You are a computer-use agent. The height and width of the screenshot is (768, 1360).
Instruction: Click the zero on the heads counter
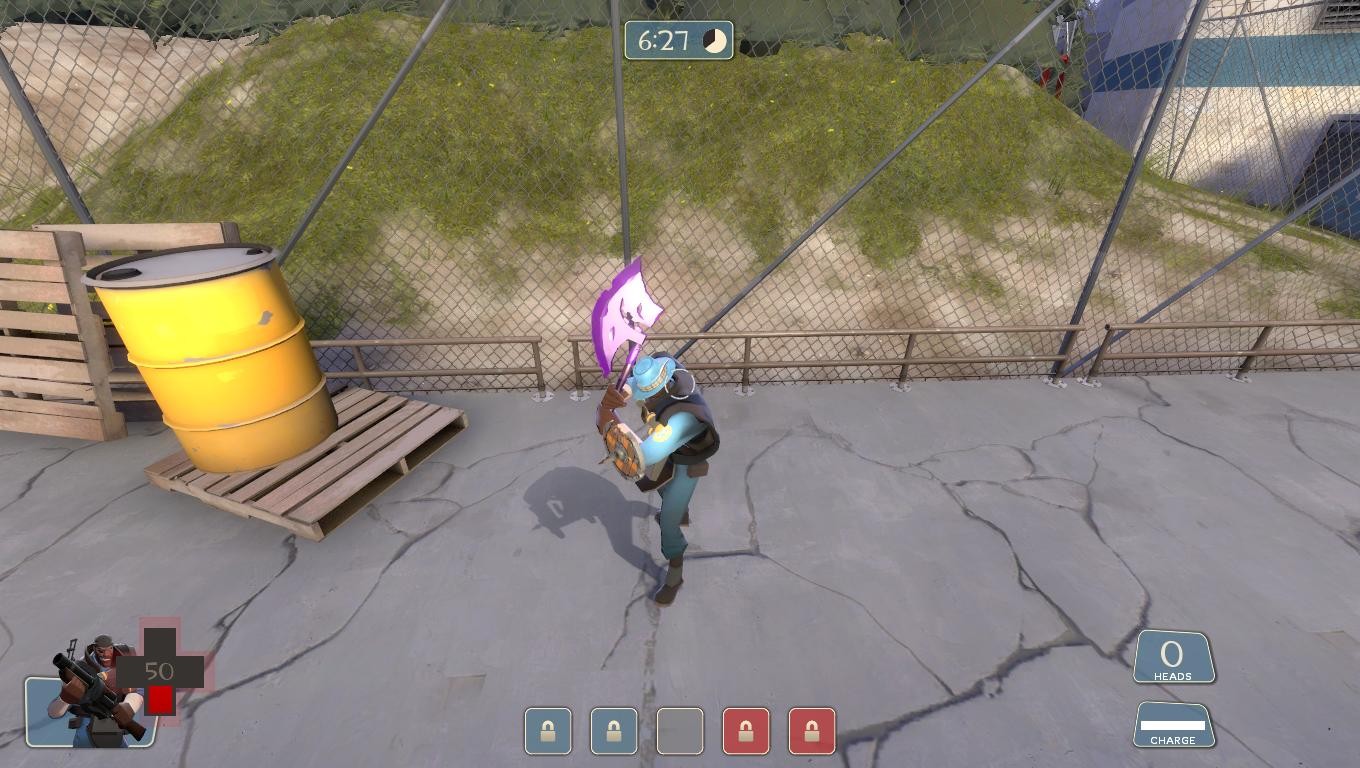[1170, 654]
